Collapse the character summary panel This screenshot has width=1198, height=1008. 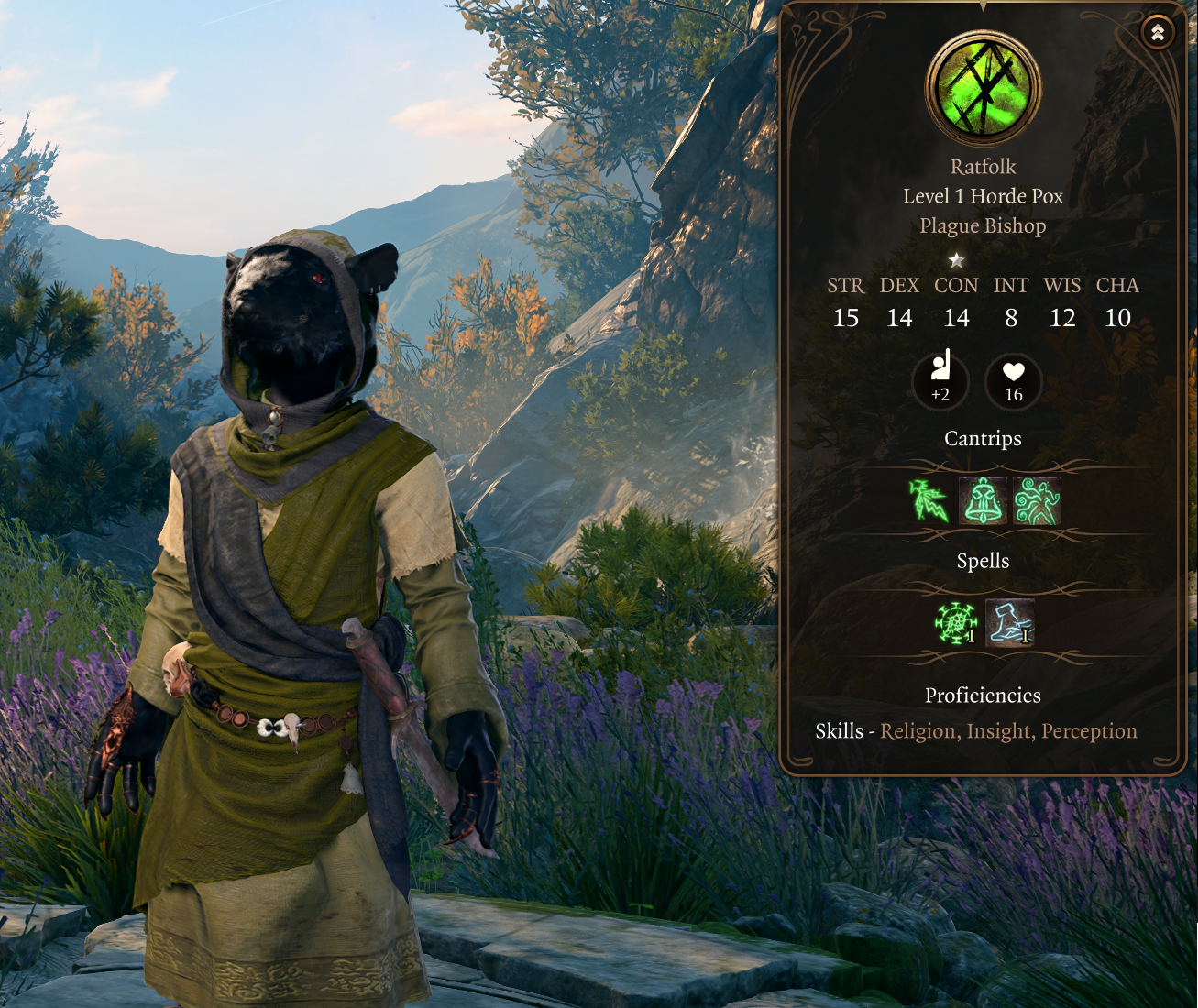[1158, 33]
